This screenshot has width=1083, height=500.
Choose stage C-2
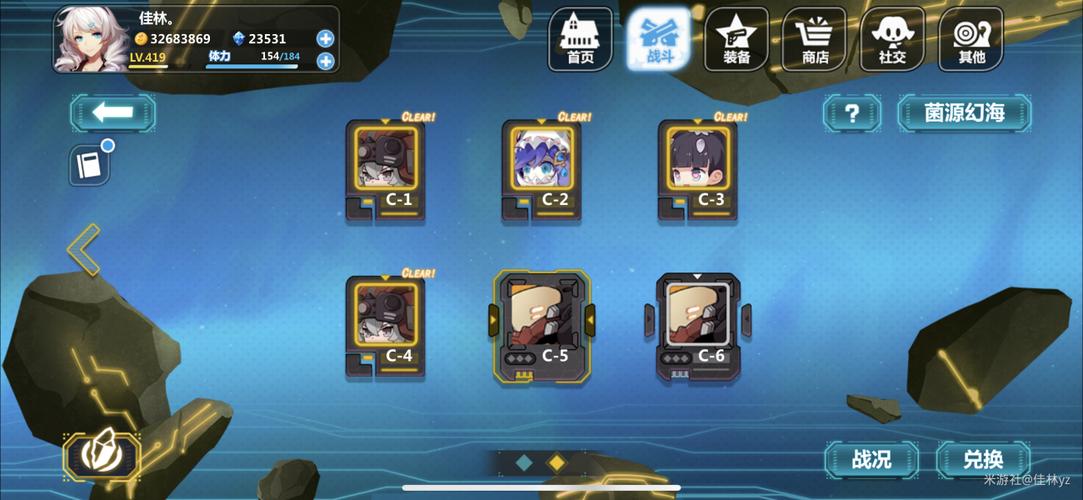point(542,169)
